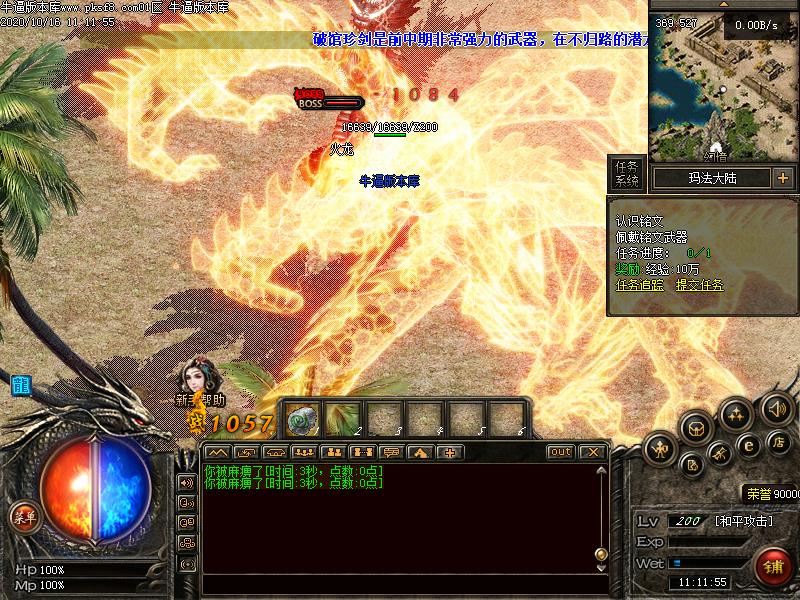Open the 店 shop button

780,442
